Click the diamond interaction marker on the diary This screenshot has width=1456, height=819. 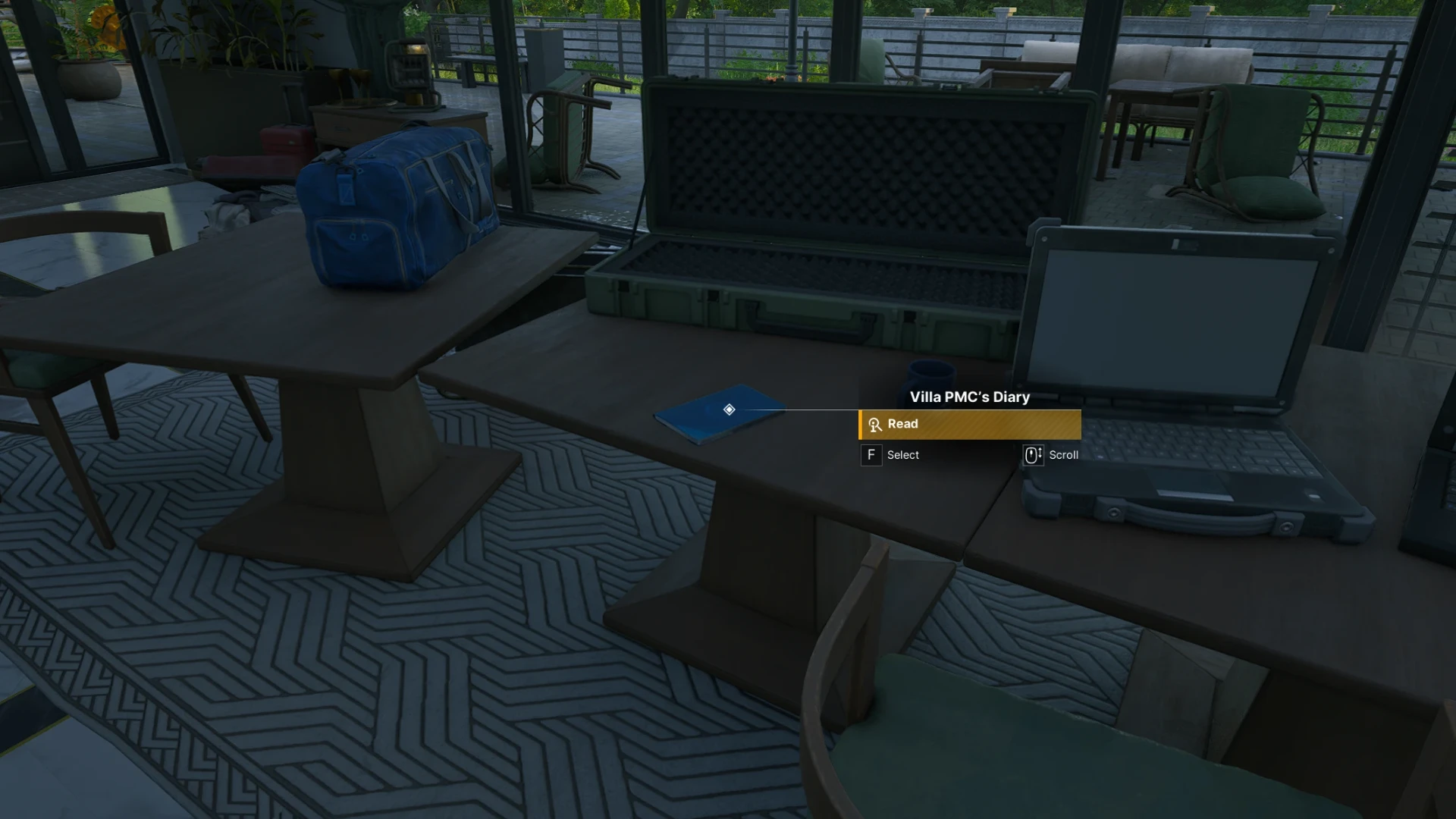[x=729, y=409]
